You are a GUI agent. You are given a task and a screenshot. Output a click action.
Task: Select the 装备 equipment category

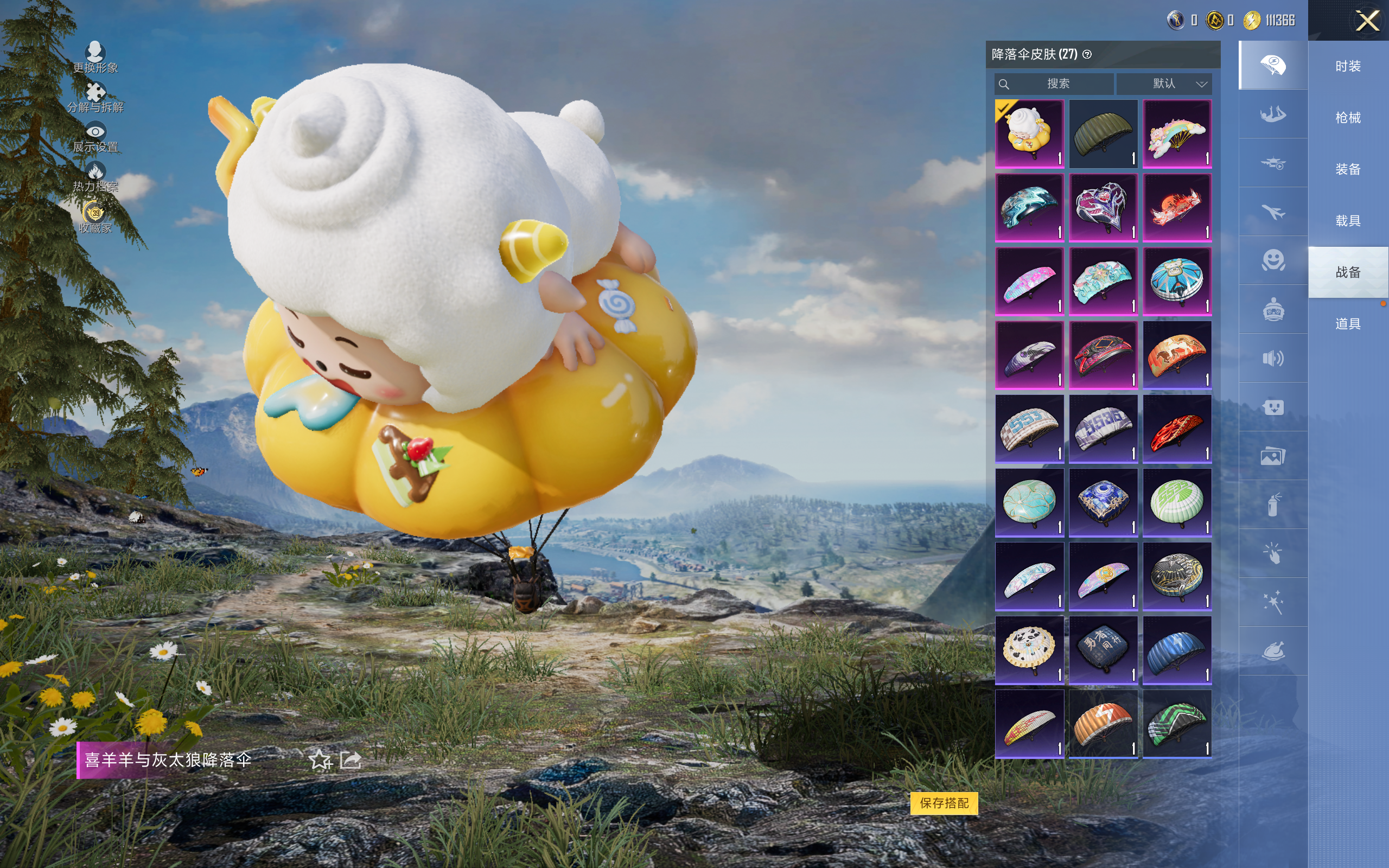coord(1348,169)
